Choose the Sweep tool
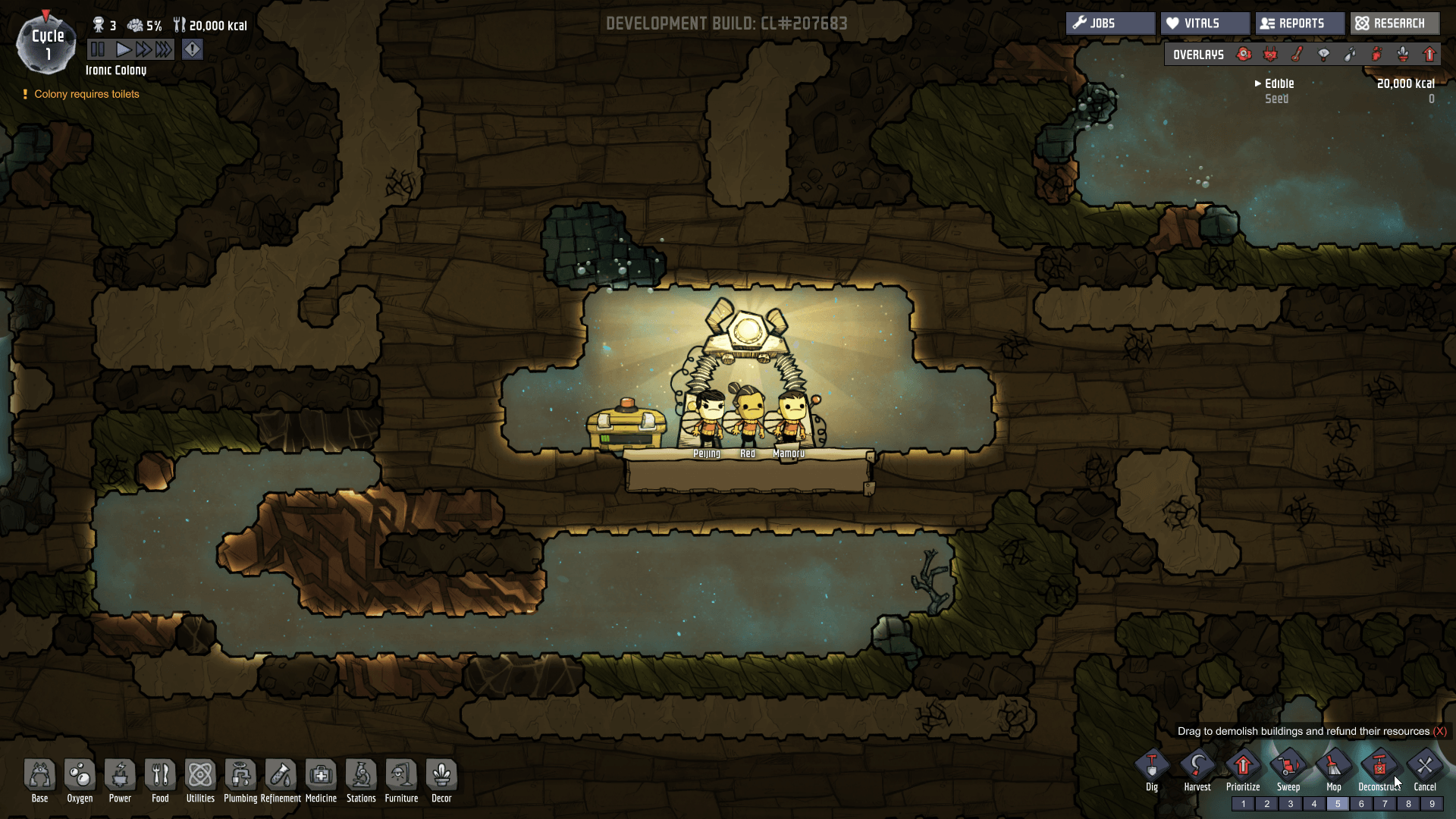 1288,767
